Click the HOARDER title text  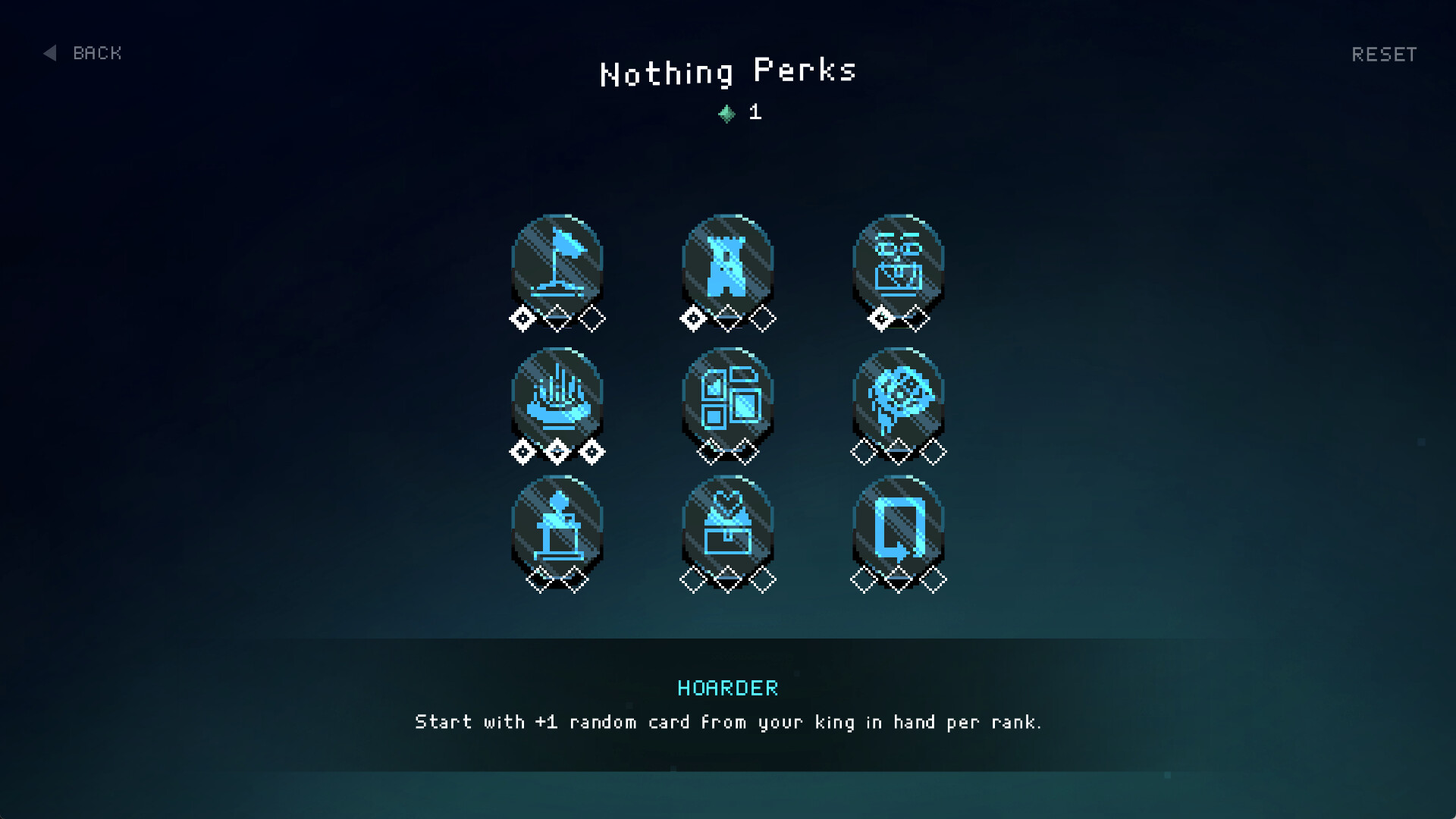point(727,688)
